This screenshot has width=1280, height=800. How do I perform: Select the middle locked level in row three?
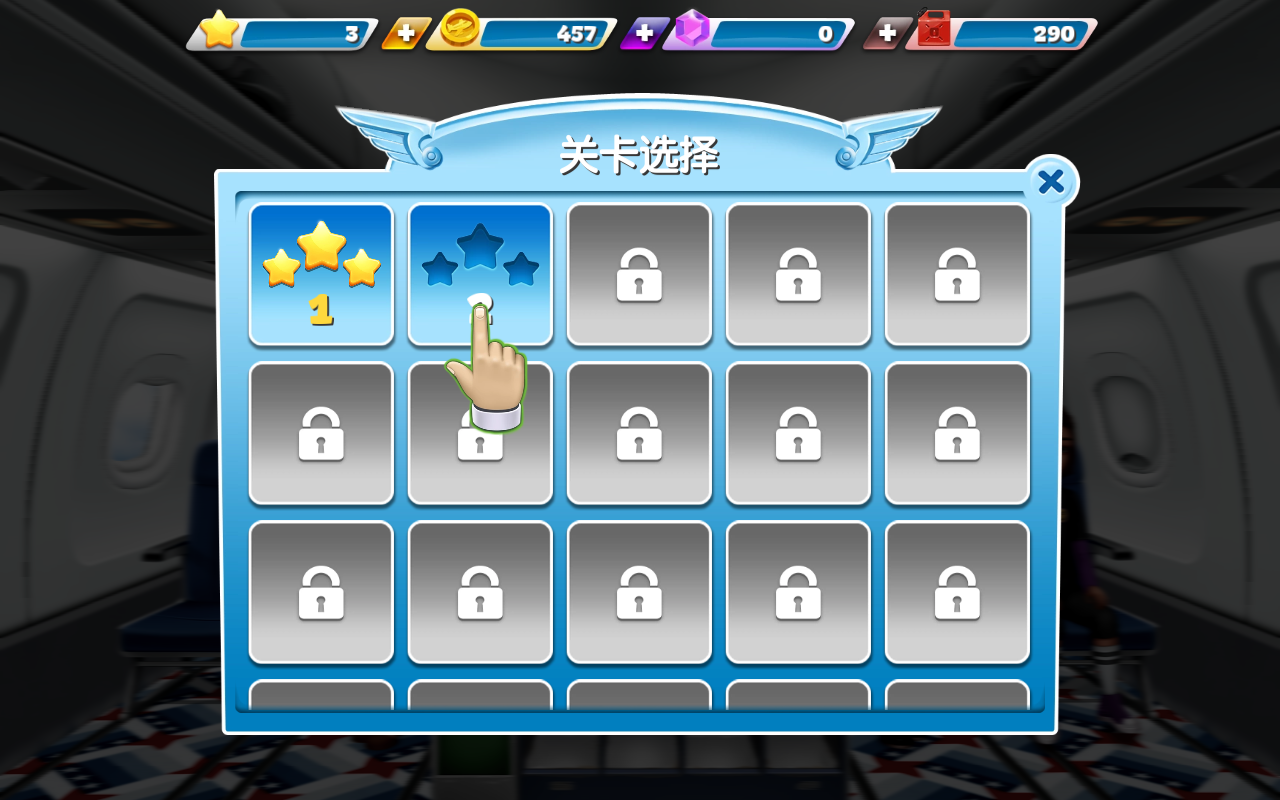click(639, 592)
